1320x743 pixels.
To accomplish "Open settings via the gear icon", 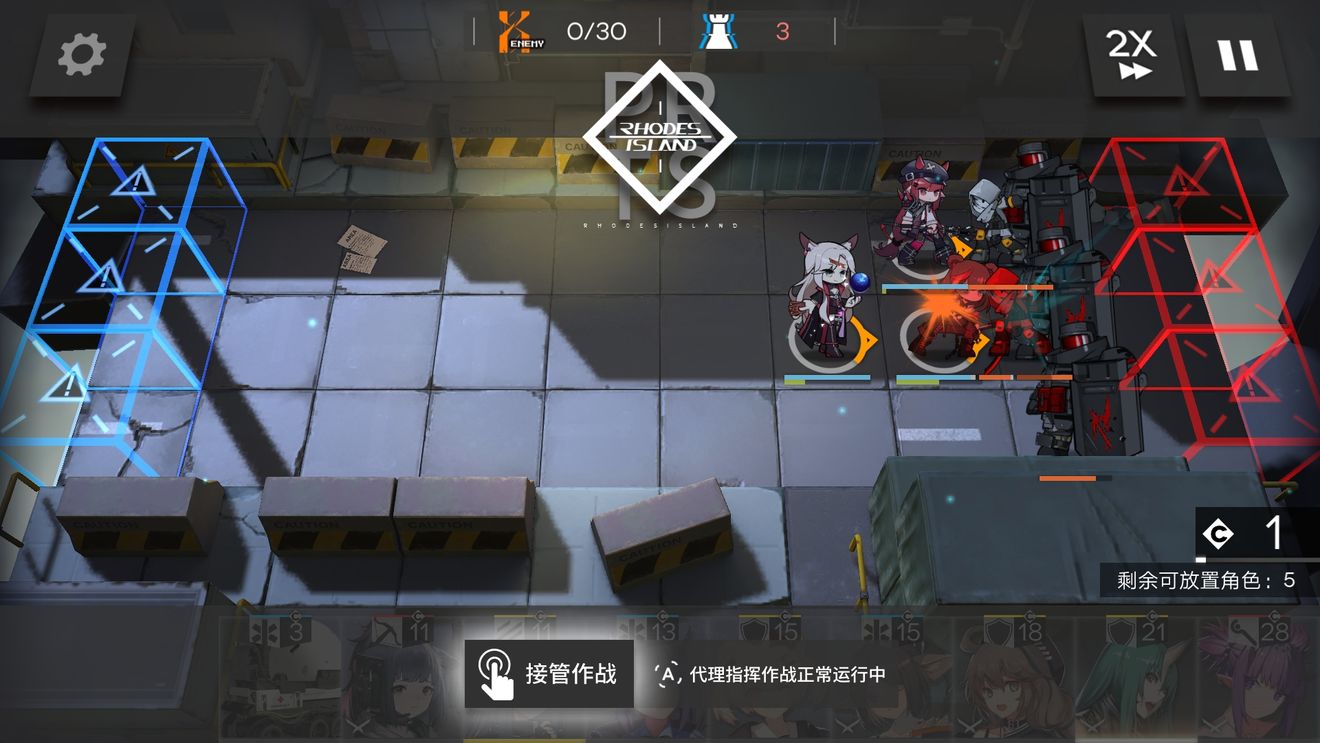I will [80, 55].
